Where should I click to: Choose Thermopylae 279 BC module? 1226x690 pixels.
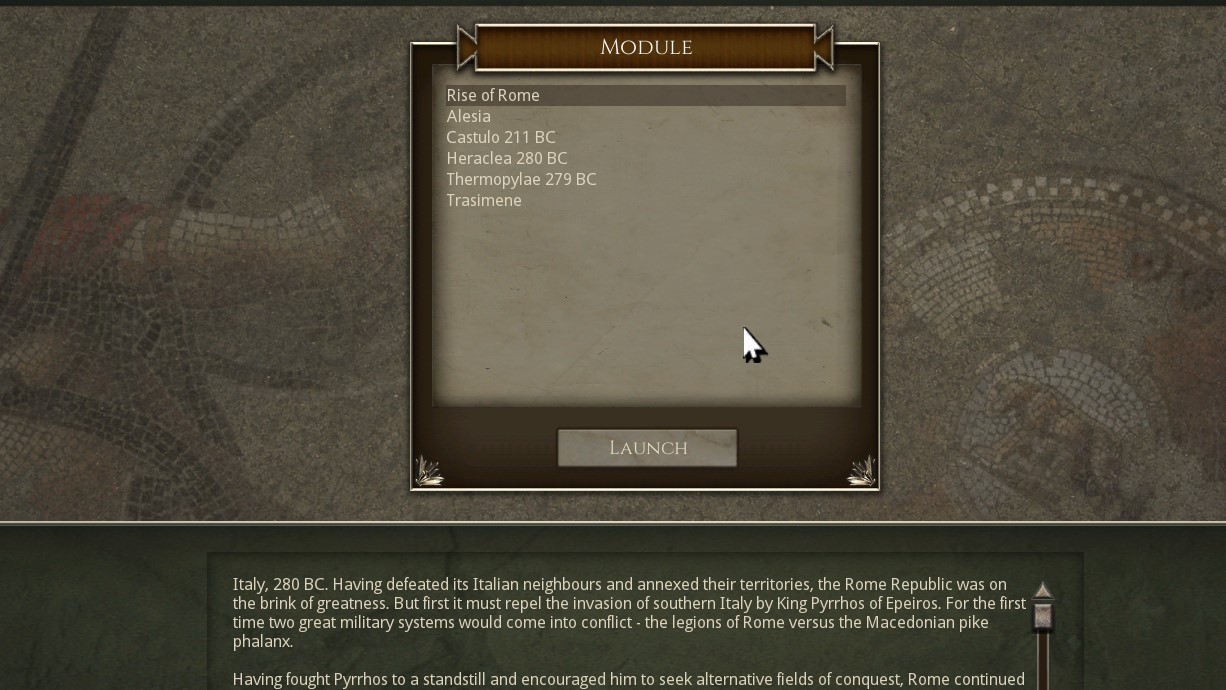[x=521, y=179]
